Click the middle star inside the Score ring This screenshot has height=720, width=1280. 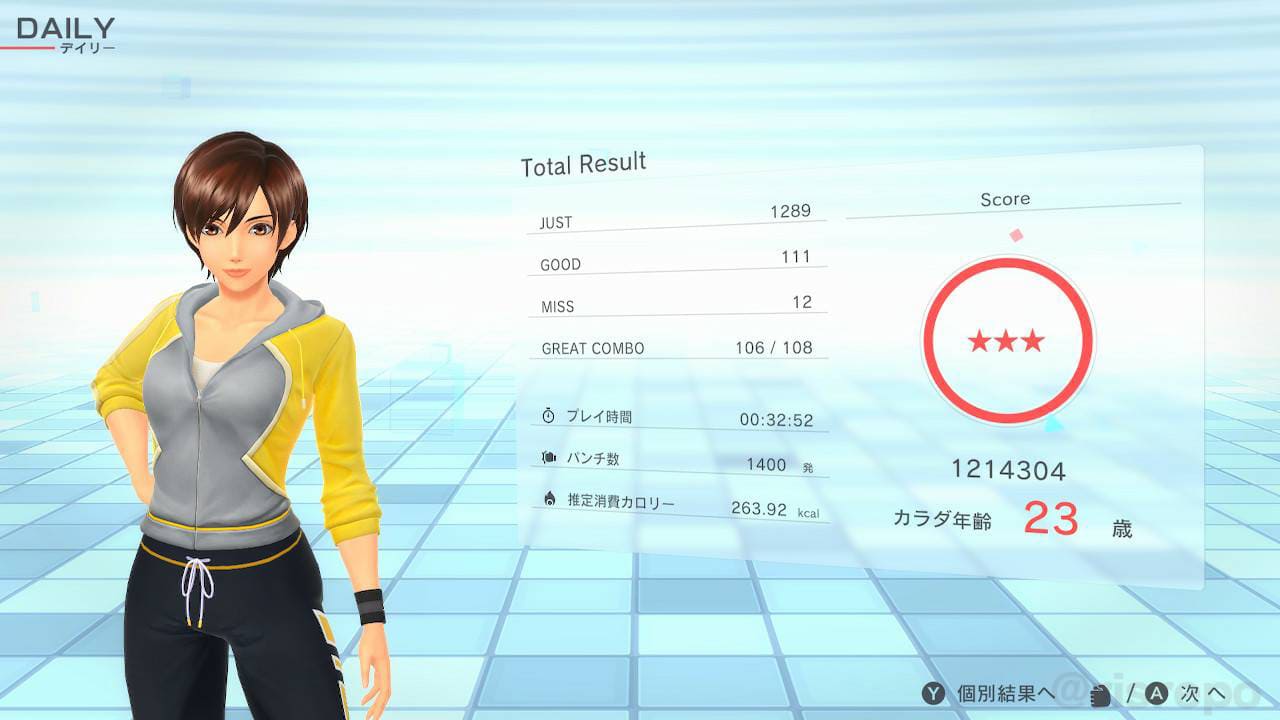pos(1008,340)
